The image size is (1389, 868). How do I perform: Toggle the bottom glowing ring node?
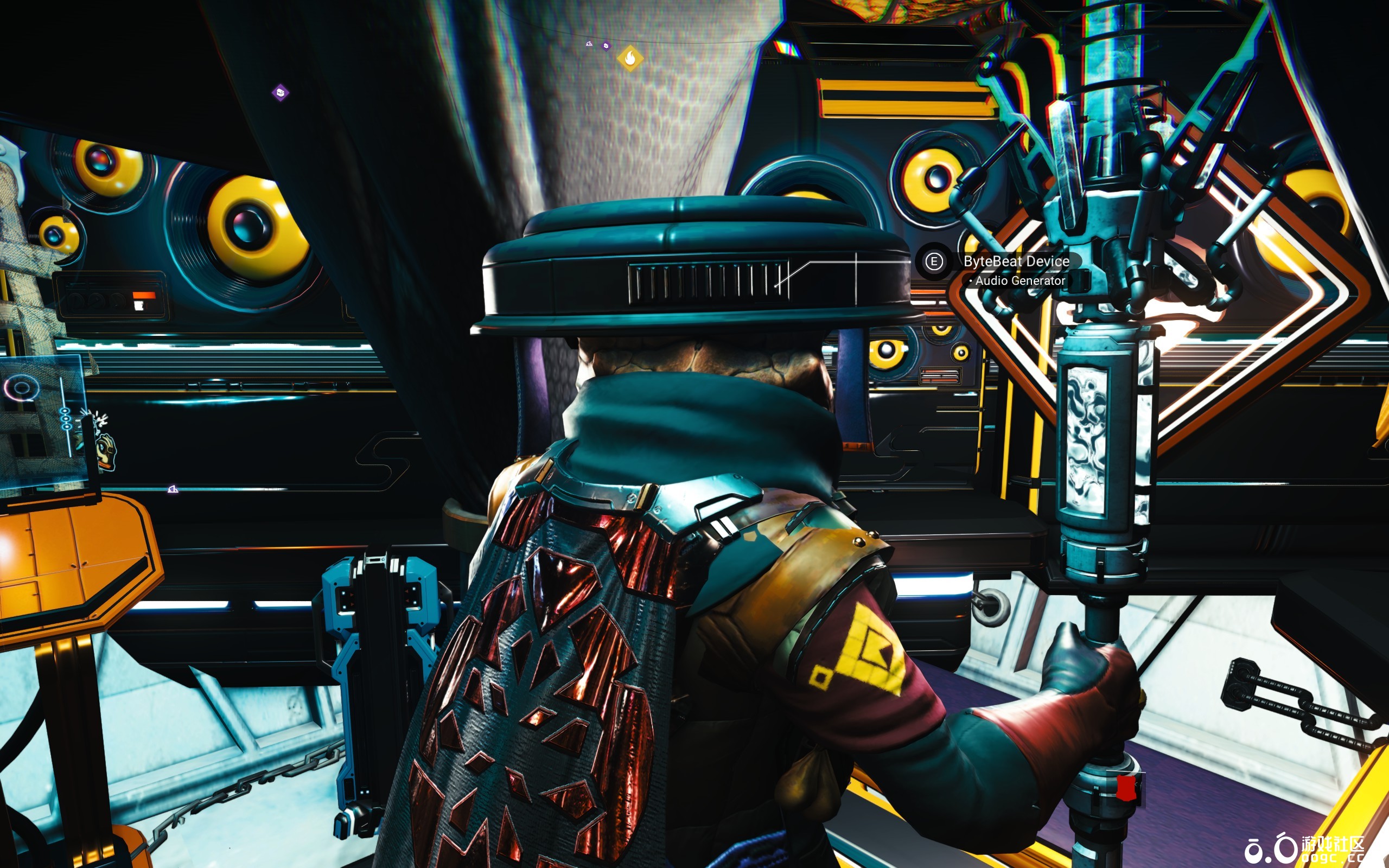click(x=67, y=426)
